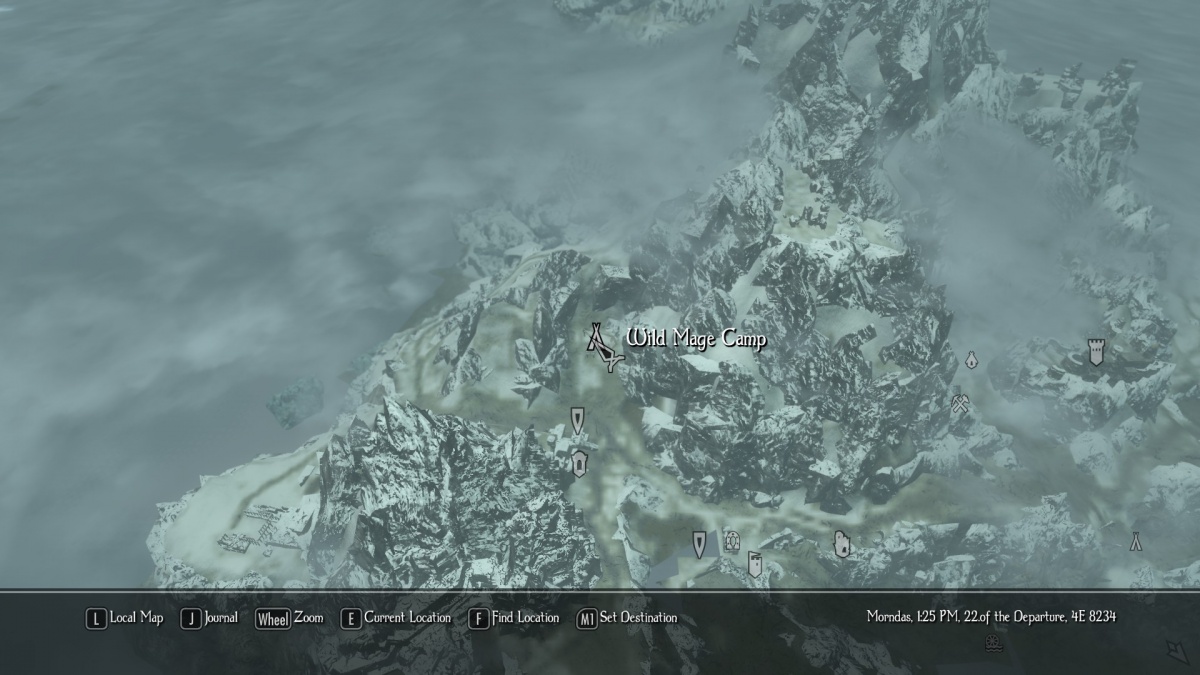Screen dimensions: 1200x675
Task: Select the Wild Mage Camp map marker
Action: (x=601, y=342)
